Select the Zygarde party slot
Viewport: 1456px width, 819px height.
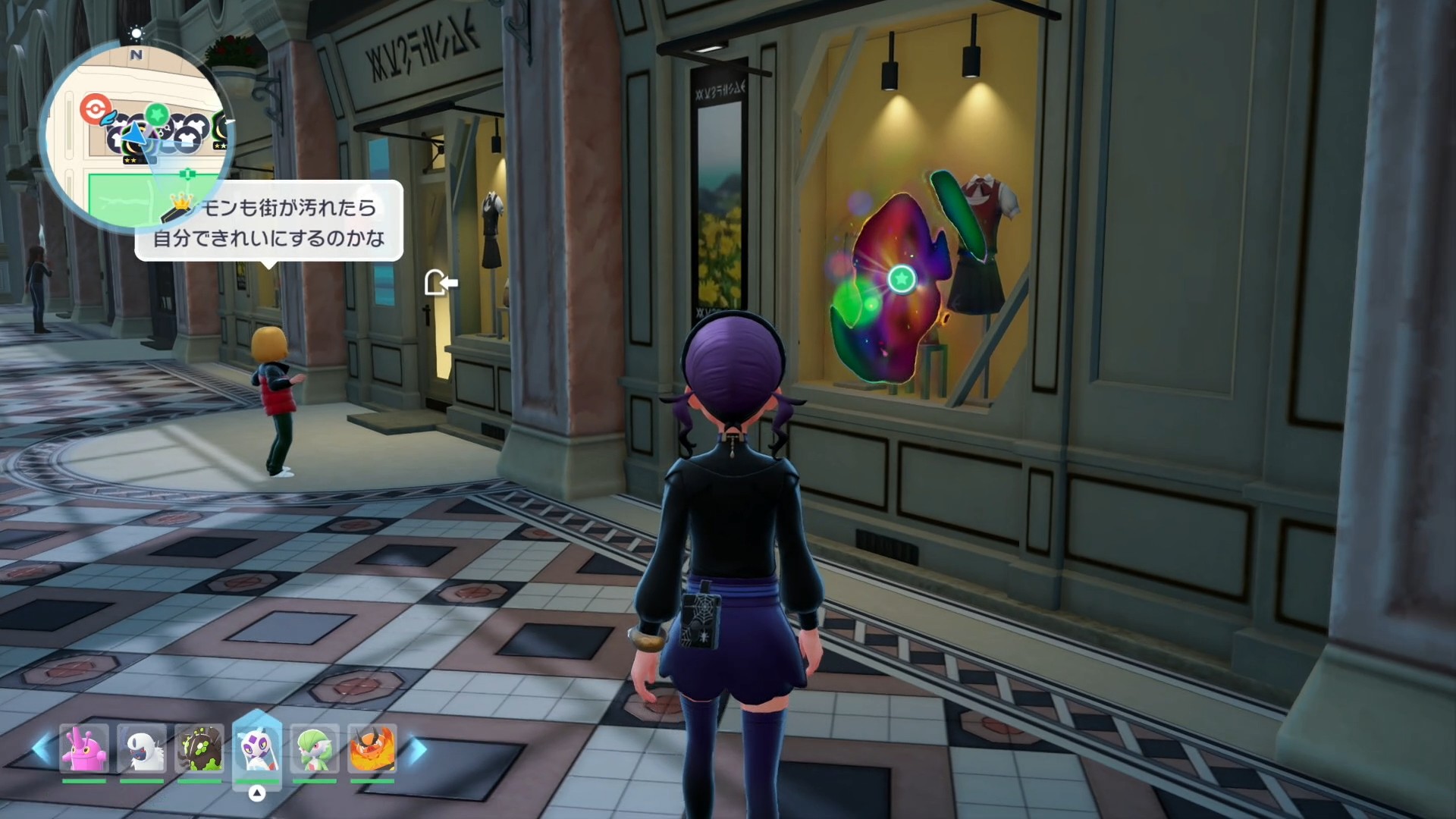pyautogui.click(x=200, y=748)
